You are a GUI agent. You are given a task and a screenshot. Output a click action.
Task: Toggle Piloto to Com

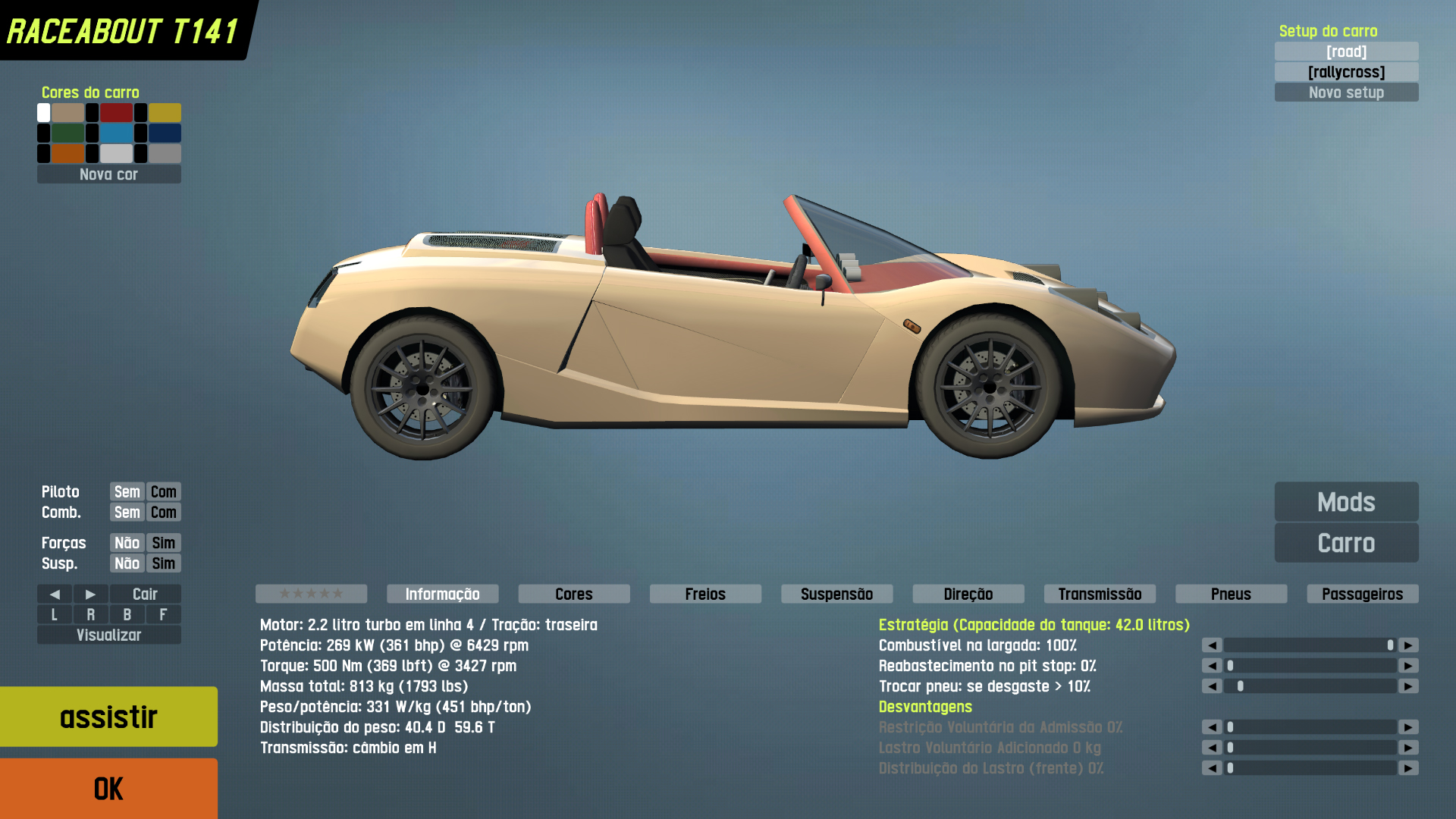pos(163,492)
